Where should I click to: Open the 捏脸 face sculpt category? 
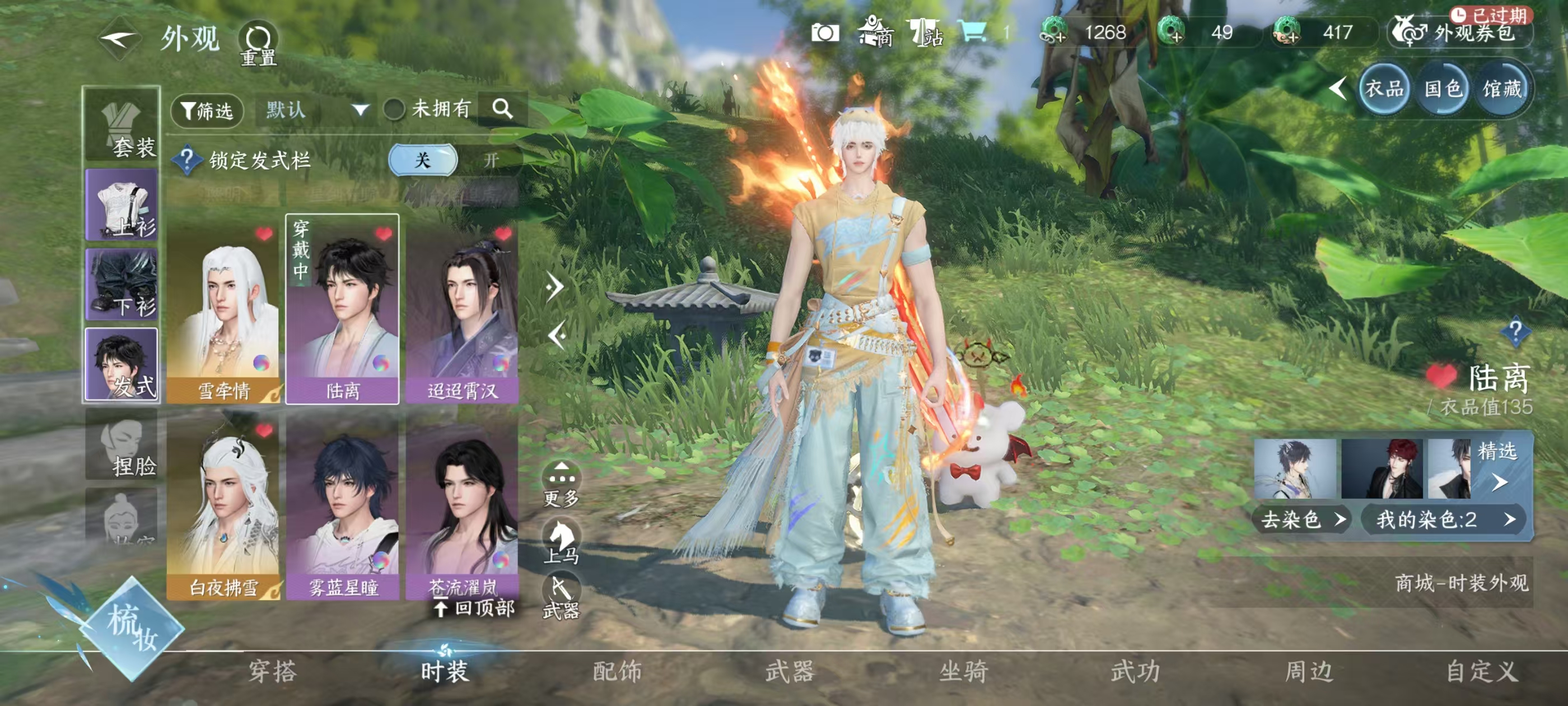coord(122,446)
